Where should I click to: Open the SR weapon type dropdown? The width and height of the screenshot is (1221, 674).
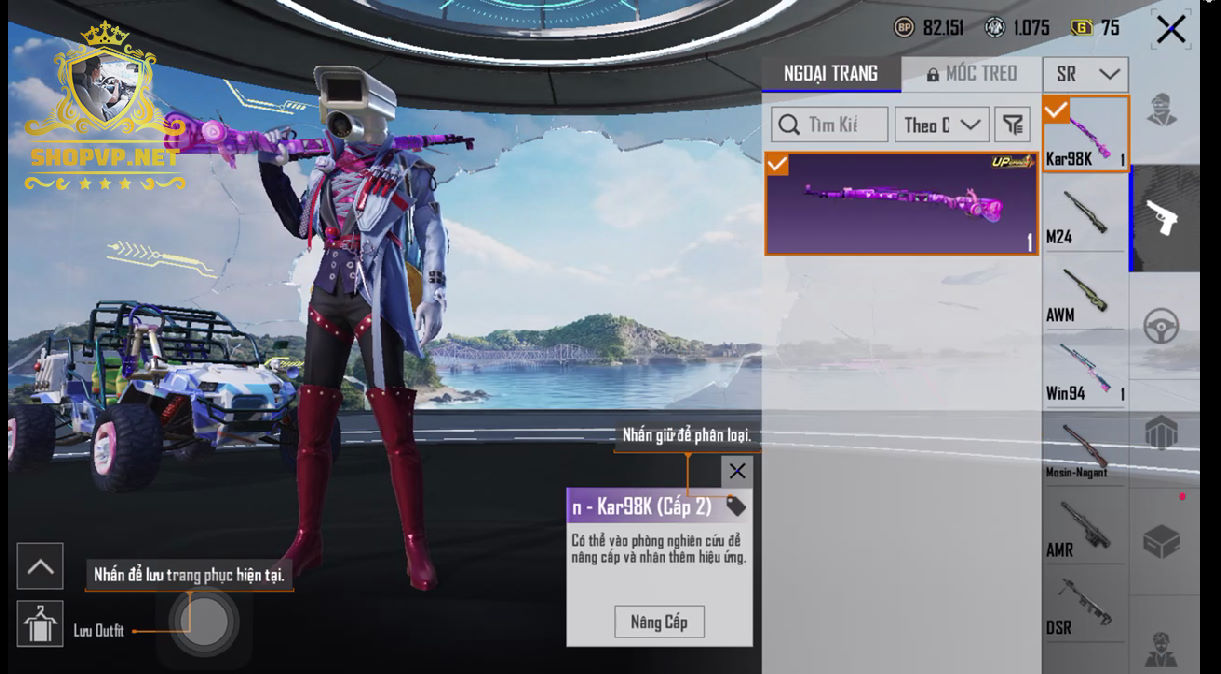1085,74
